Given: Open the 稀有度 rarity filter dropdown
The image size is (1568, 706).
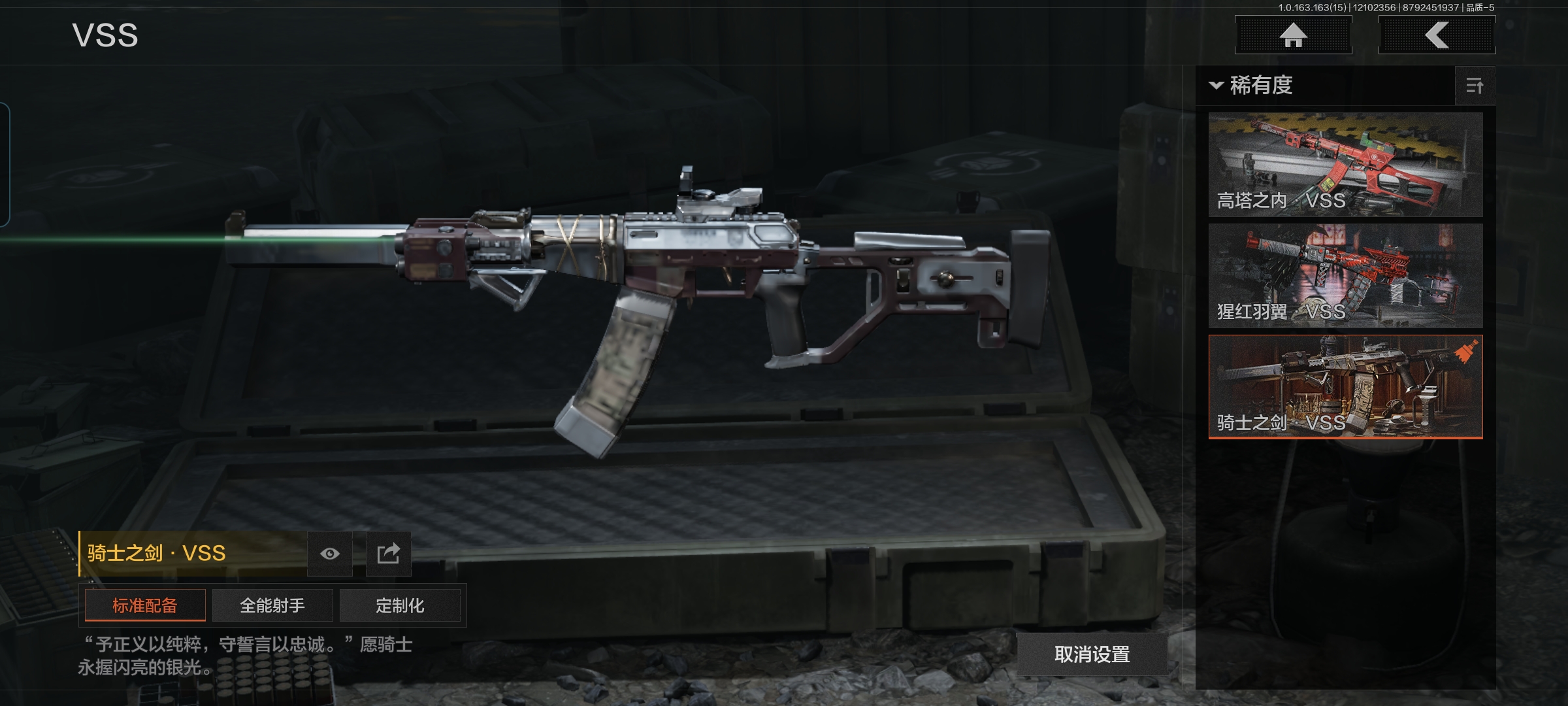Looking at the screenshot, I should click(x=1252, y=86).
